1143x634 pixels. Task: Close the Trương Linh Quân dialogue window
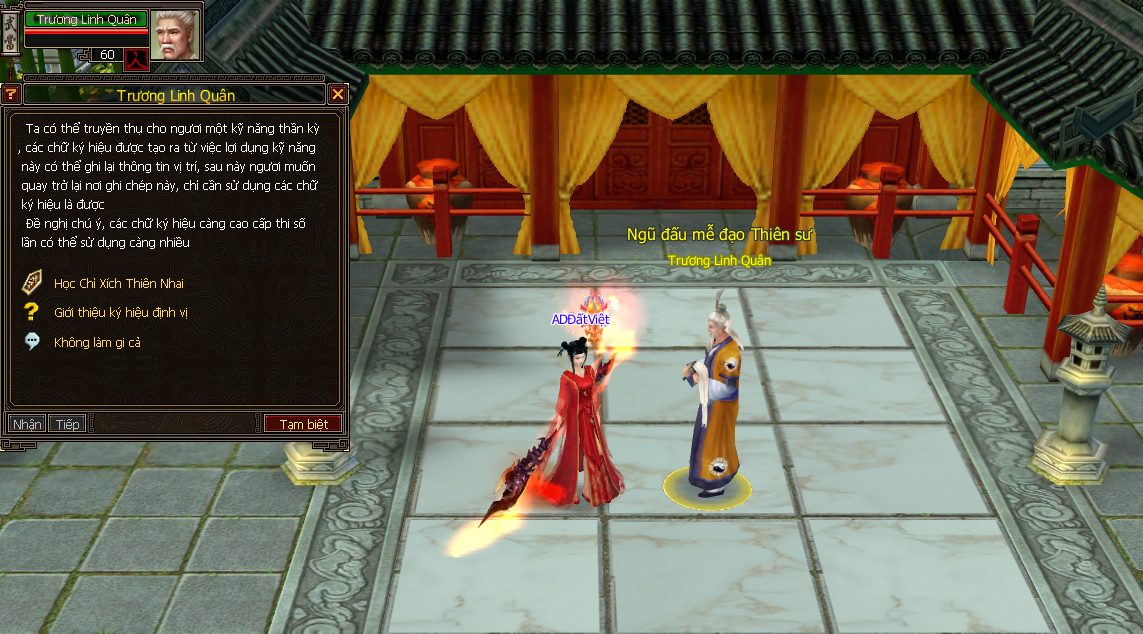pyautogui.click(x=338, y=95)
